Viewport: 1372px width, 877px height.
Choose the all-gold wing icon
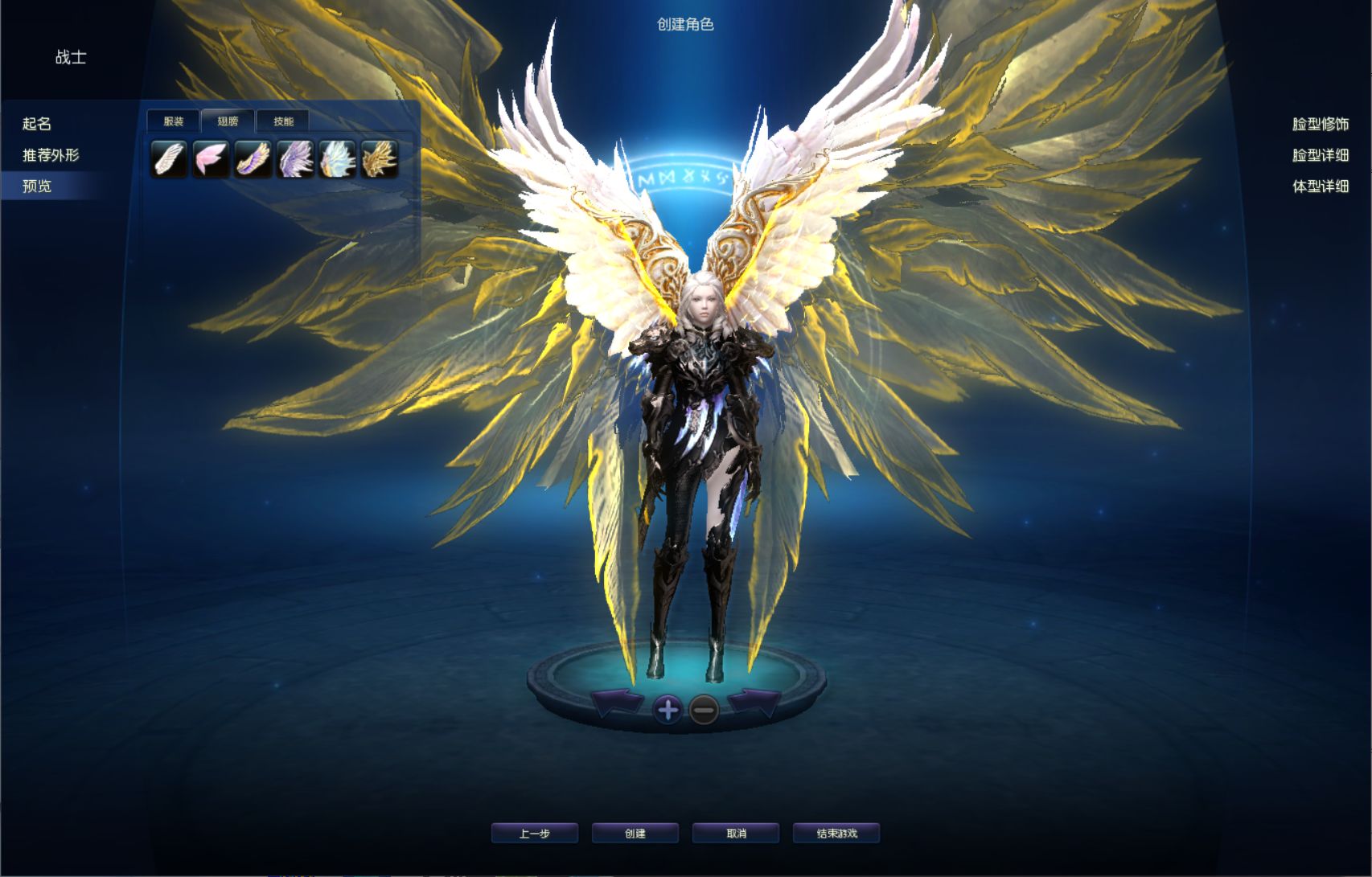pyautogui.click(x=379, y=158)
